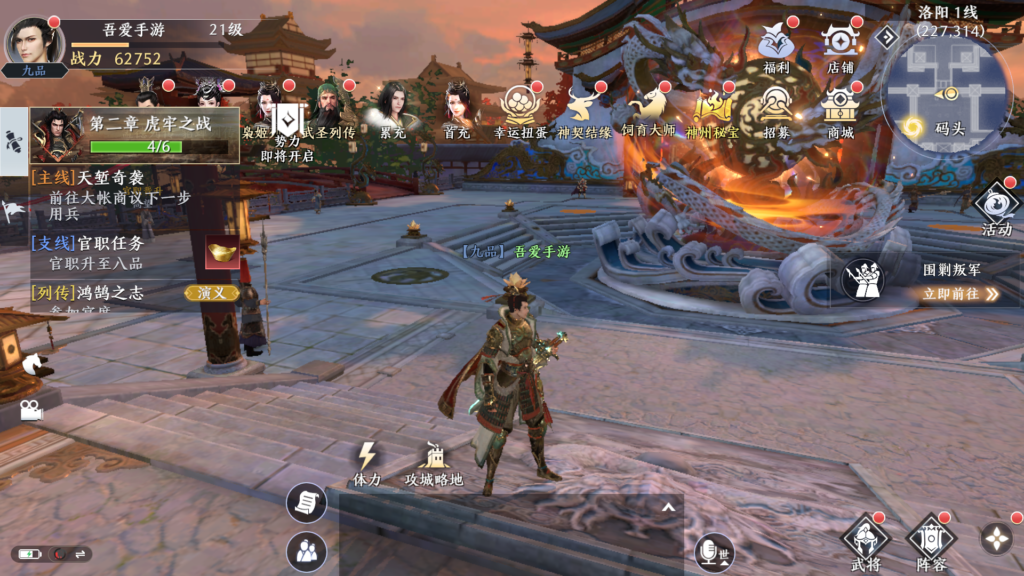
Task: Tap 立即前往 for 围剿叛军
Action: 960,294
